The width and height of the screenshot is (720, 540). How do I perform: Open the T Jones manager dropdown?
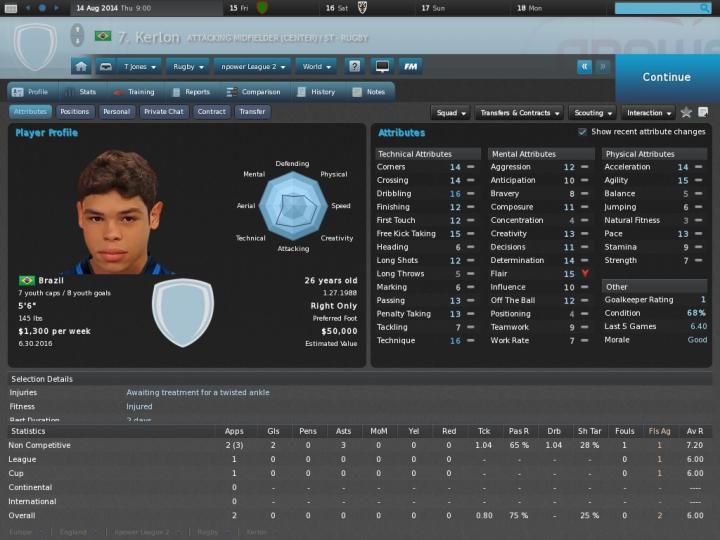139,67
